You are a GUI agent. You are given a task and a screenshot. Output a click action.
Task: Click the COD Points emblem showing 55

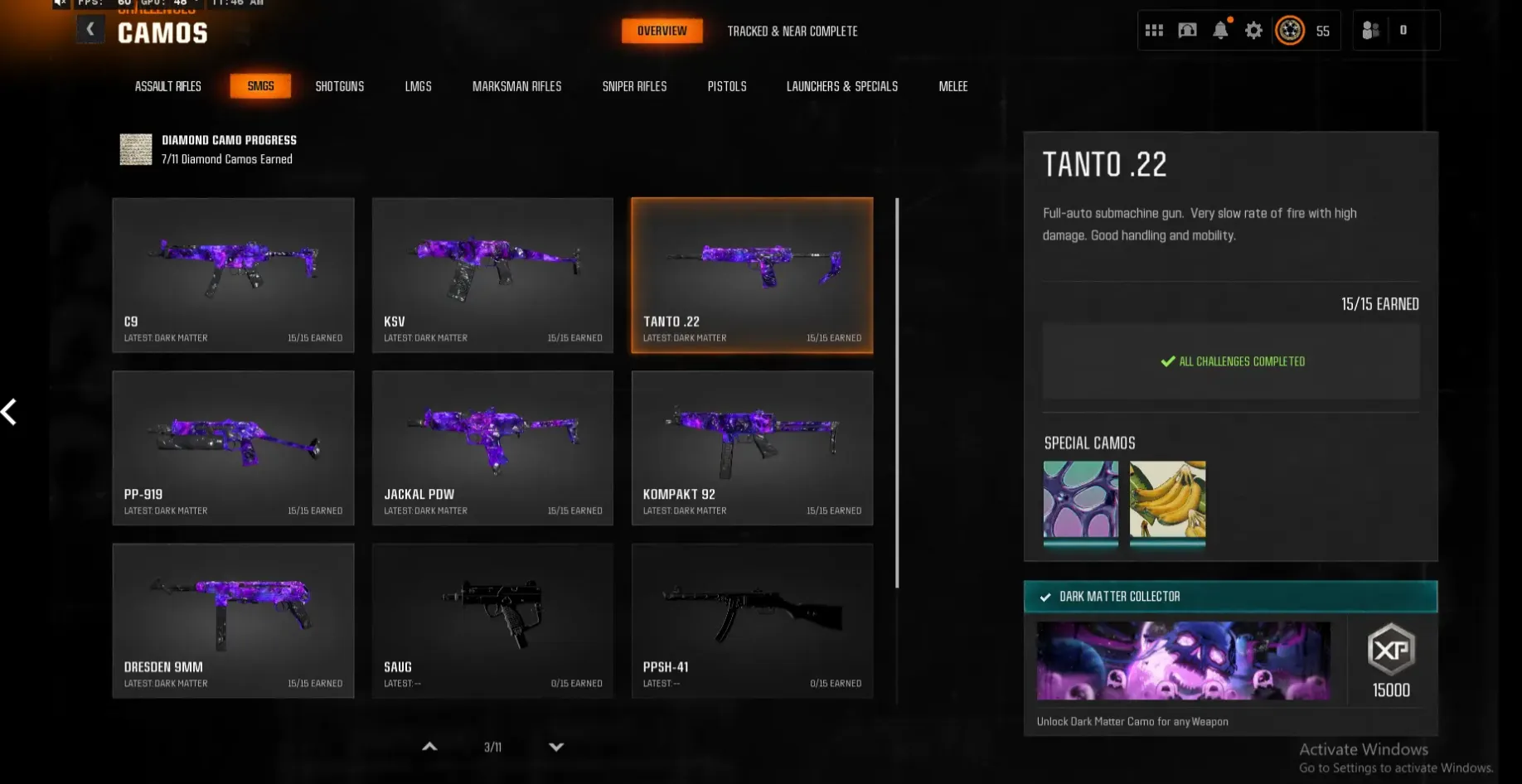(x=1290, y=30)
